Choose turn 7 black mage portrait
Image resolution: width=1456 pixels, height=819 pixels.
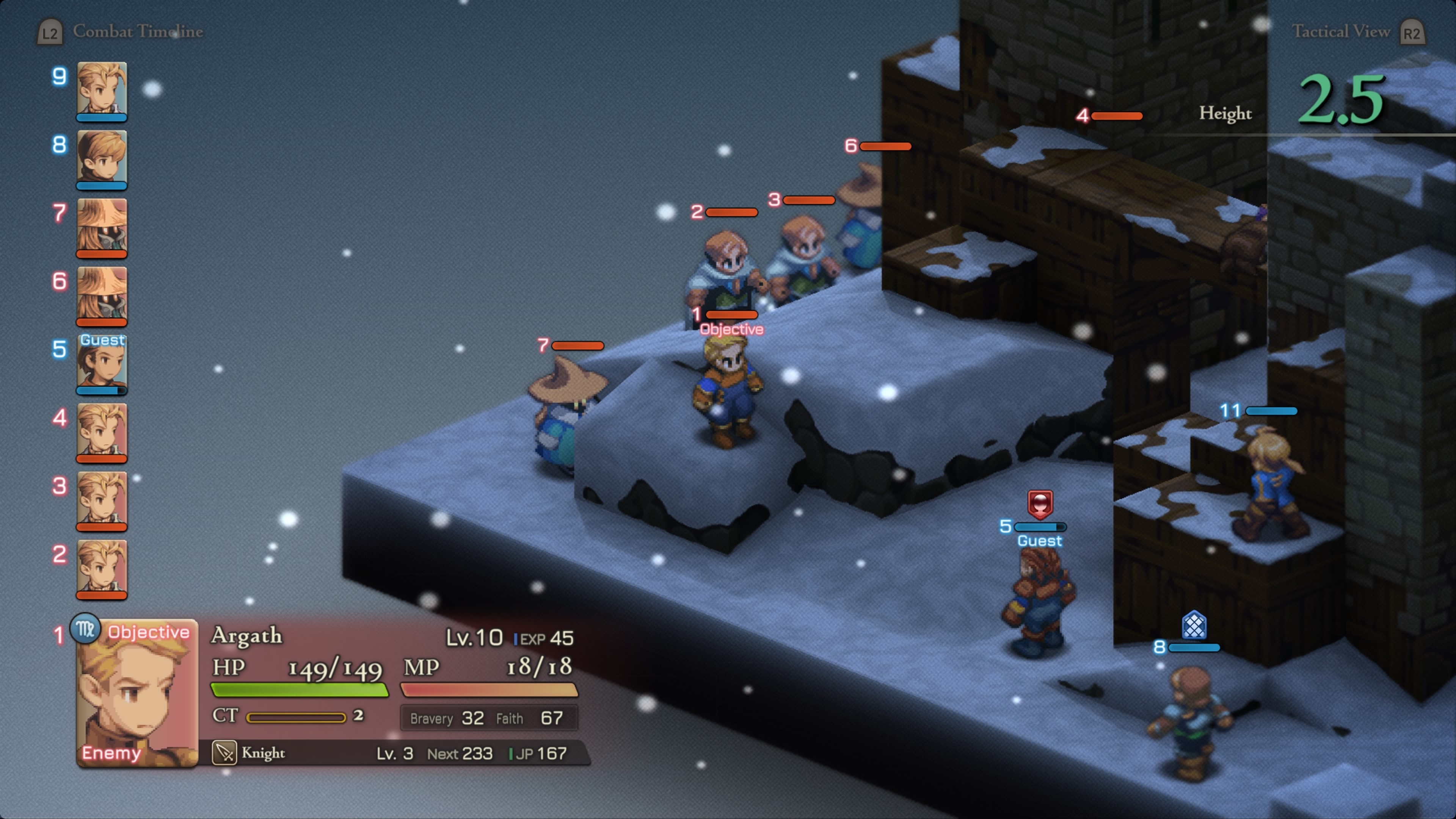102,226
